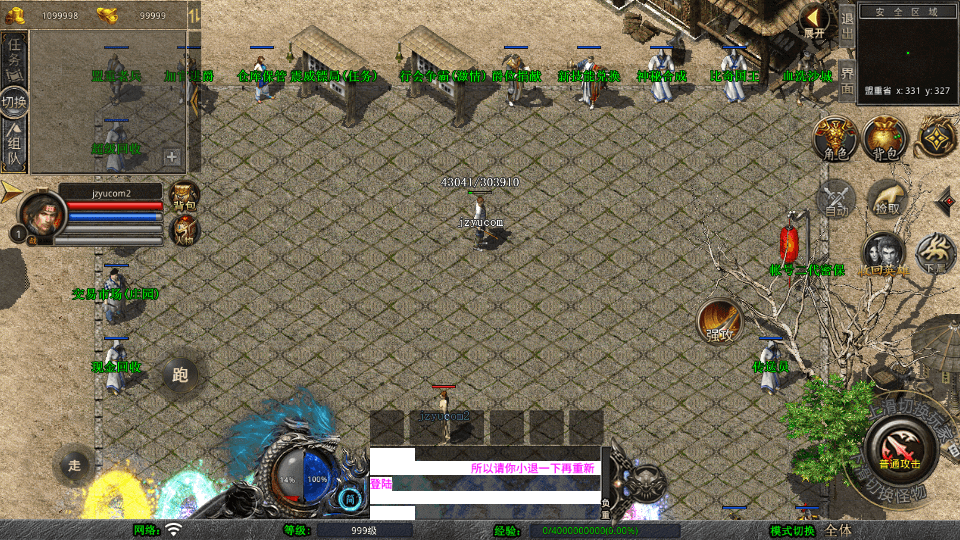Click the 界面 interface button
The width and height of the screenshot is (960, 540).
pyautogui.click(x=847, y=78)
